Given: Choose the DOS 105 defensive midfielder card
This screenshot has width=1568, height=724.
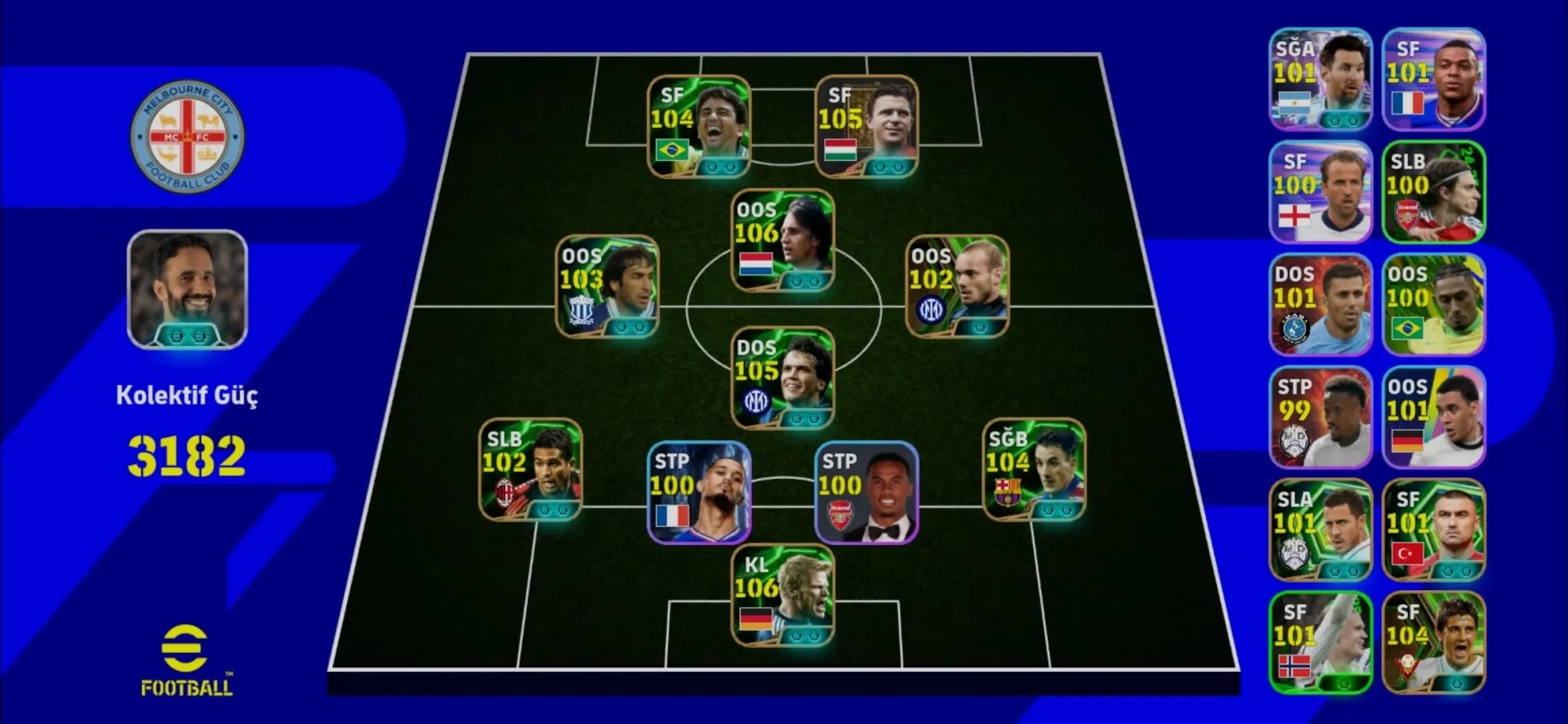Looking at the screenshot, I should point(782,378).
